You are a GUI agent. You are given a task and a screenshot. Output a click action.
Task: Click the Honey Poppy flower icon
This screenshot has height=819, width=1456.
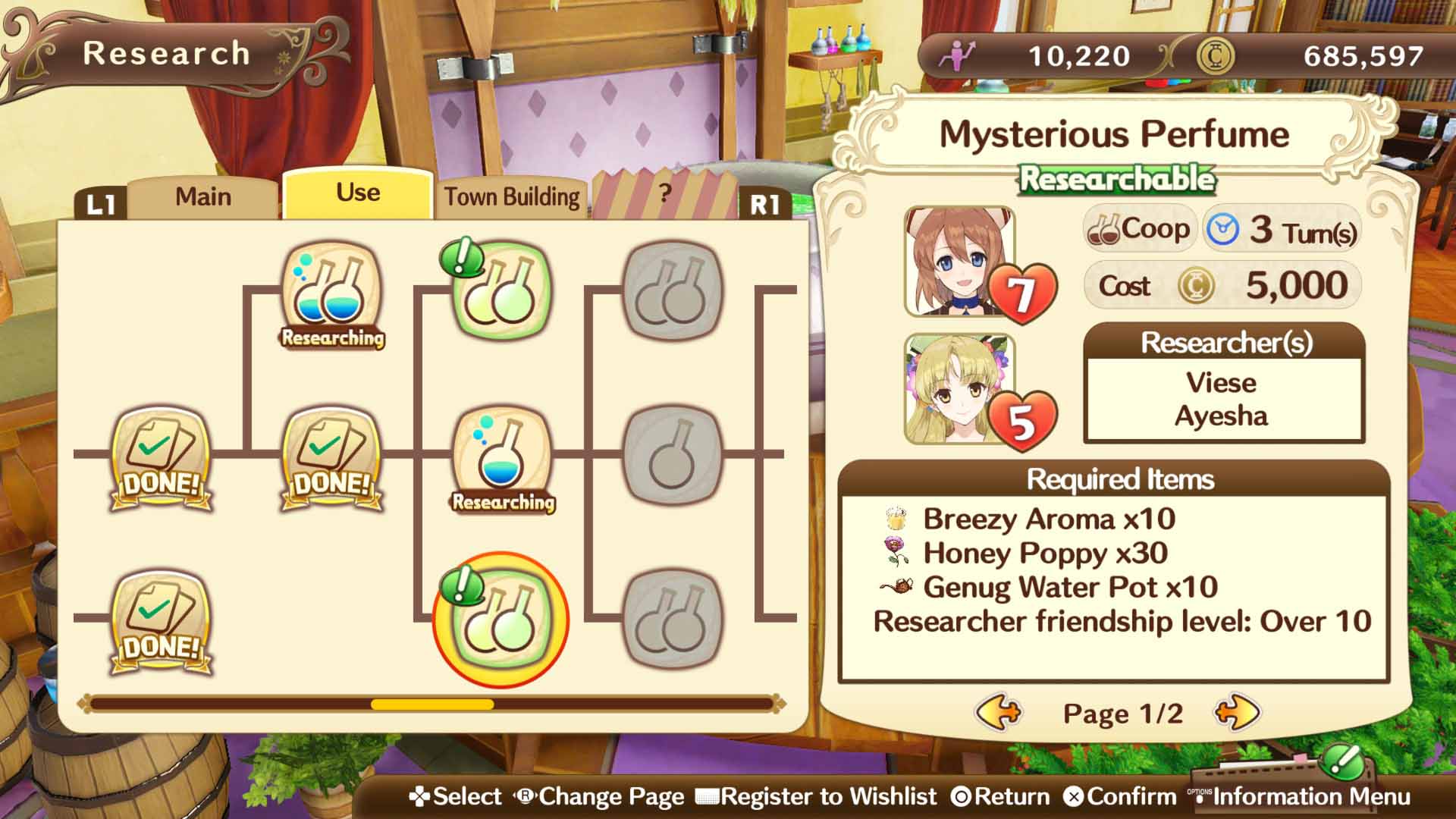(x=898, y=556)
